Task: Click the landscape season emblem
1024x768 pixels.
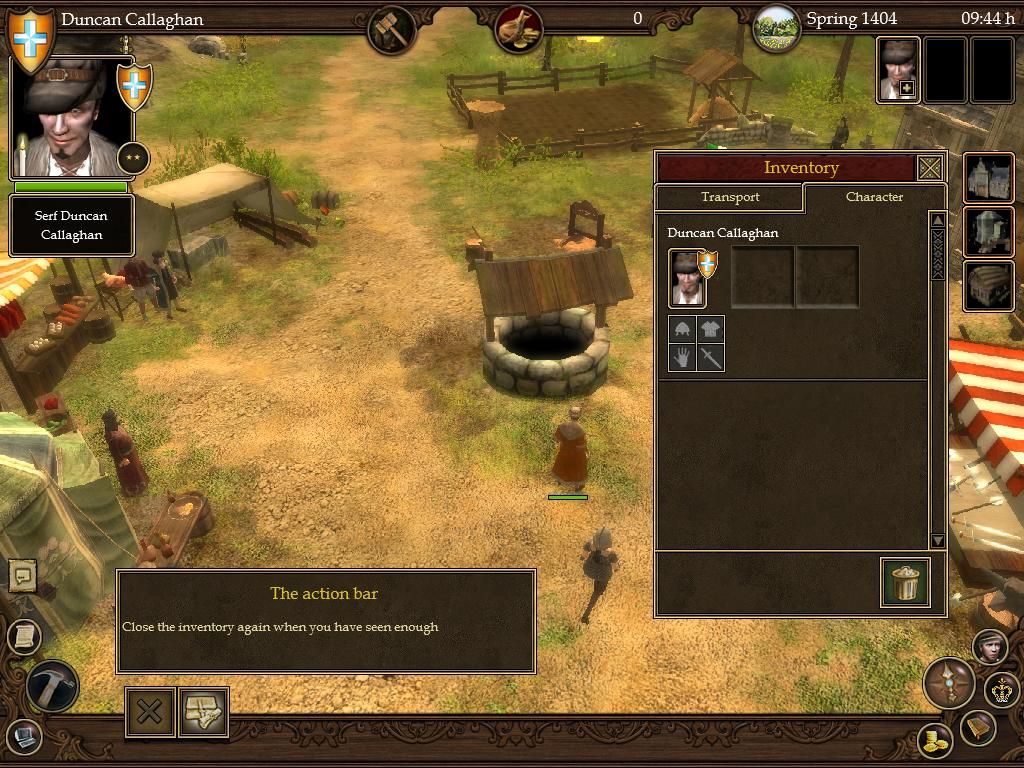Action: tap(775, 27)
